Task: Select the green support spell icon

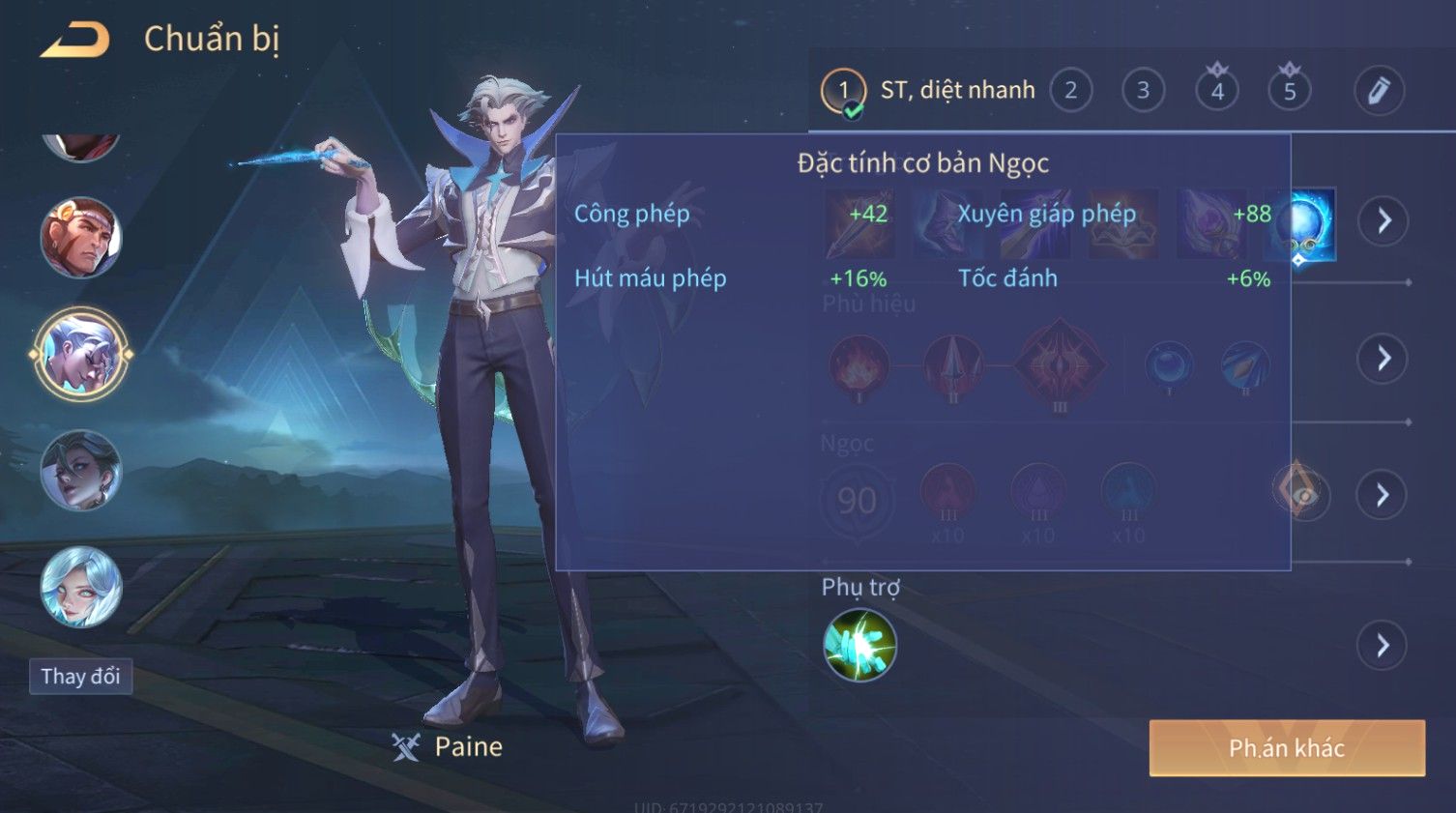Action: tap(859, 645)
